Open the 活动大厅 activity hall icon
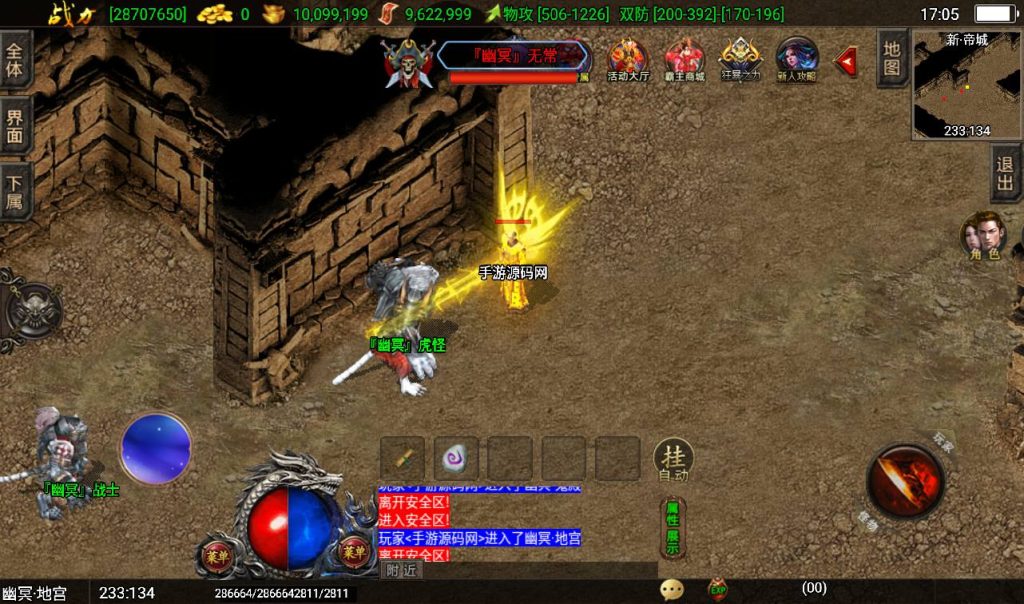The height and width of the screenshot is (604, 1024). point(628,59)
